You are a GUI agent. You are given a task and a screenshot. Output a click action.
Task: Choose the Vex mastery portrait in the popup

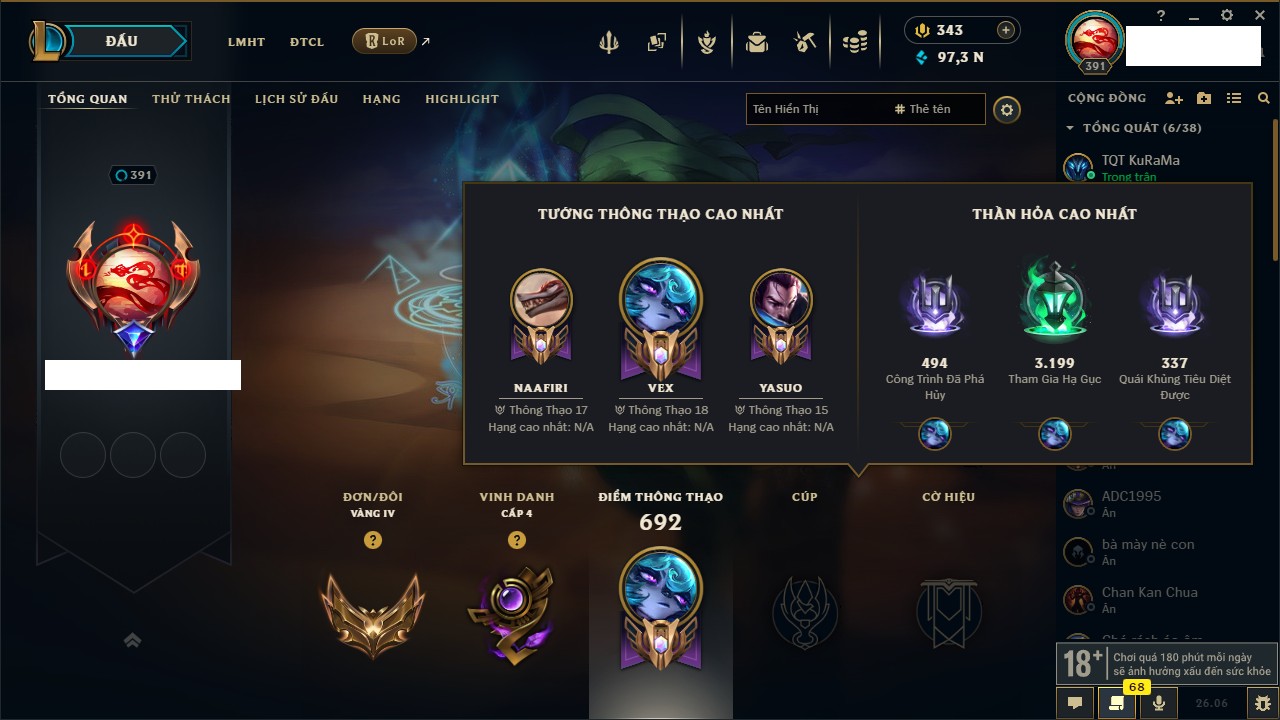660,300
